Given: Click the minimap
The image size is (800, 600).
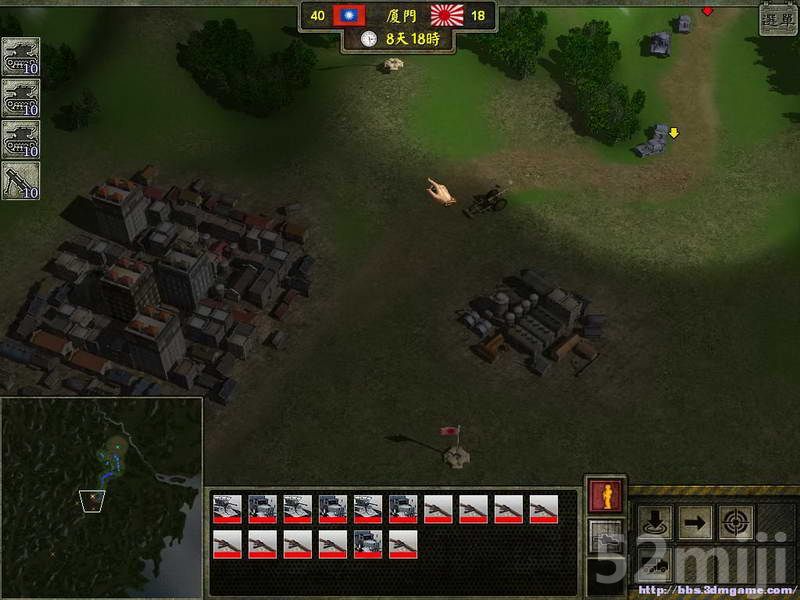Looking at the screenshot, I should 101,497.
